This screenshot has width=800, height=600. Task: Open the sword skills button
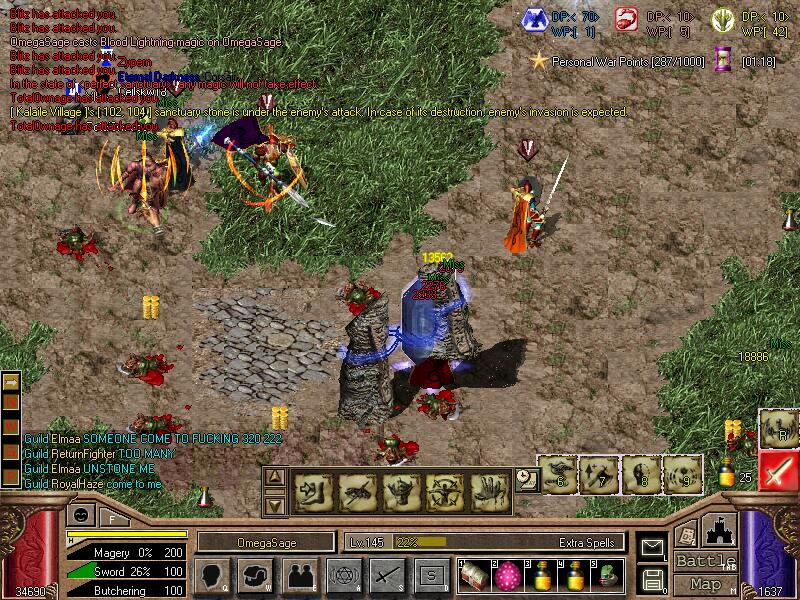coord(387,575)
